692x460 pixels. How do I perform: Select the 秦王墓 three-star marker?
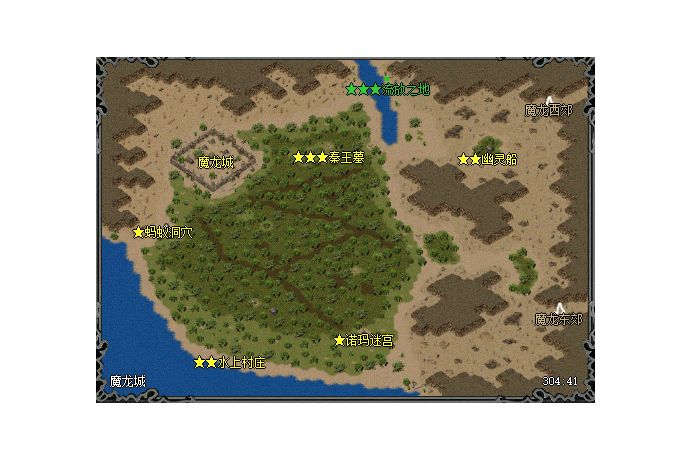point(328,157)
